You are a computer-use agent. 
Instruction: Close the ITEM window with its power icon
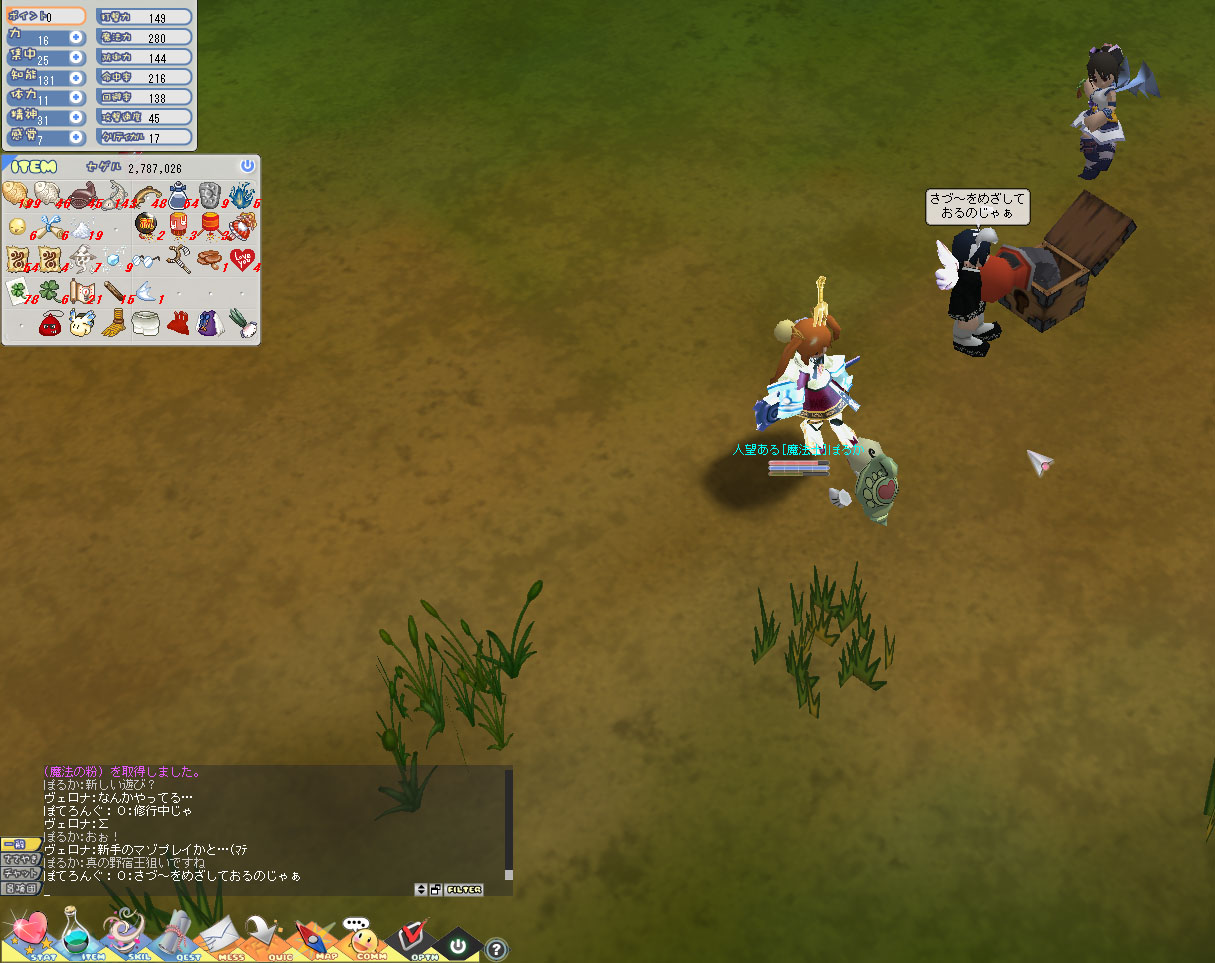click(247, 166)
